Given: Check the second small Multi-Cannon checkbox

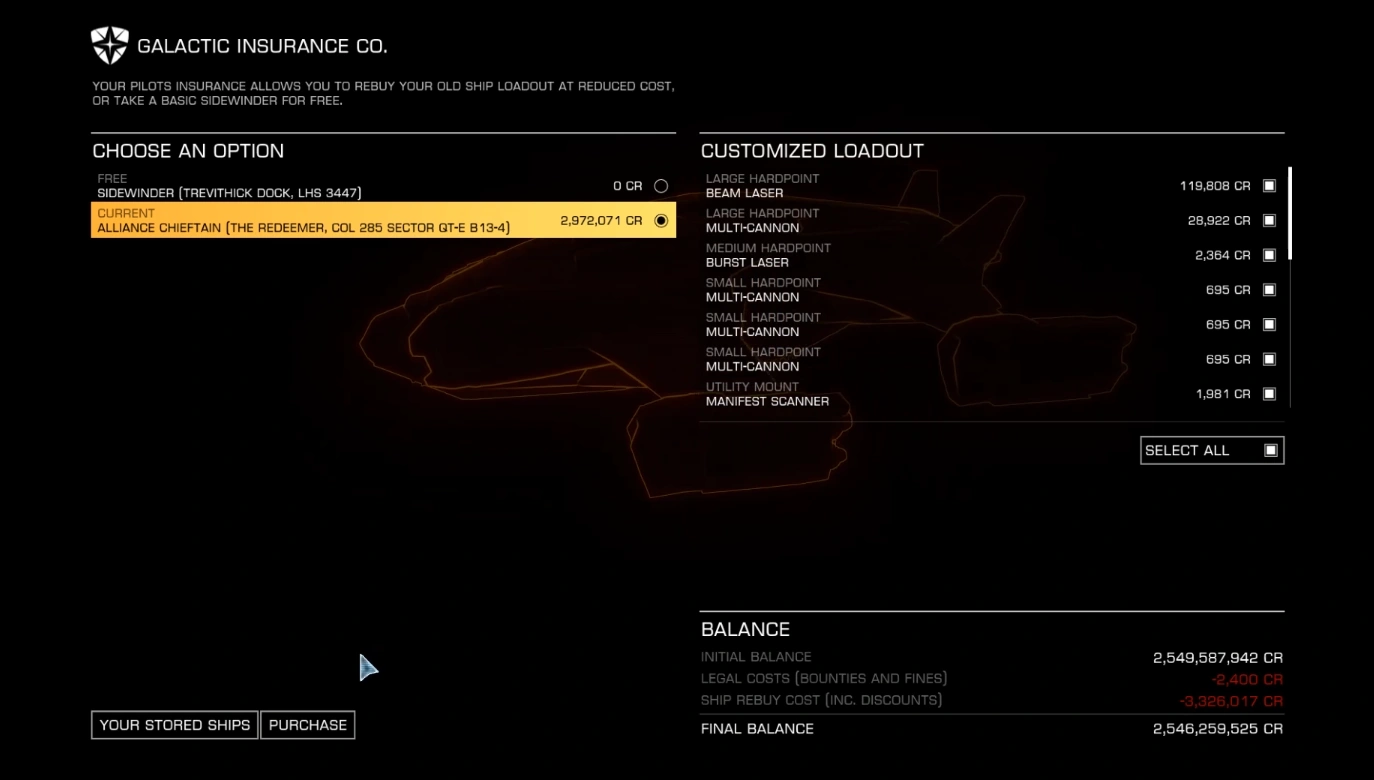Looking at the screenshot, I should click(1269, 324).
